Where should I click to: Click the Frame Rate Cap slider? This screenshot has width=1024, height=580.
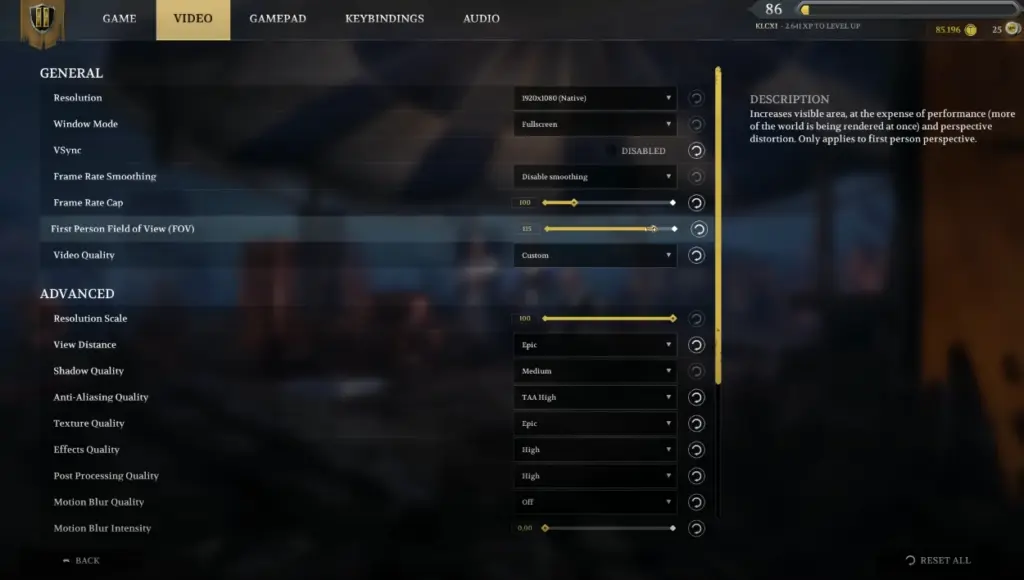[608, 203]
